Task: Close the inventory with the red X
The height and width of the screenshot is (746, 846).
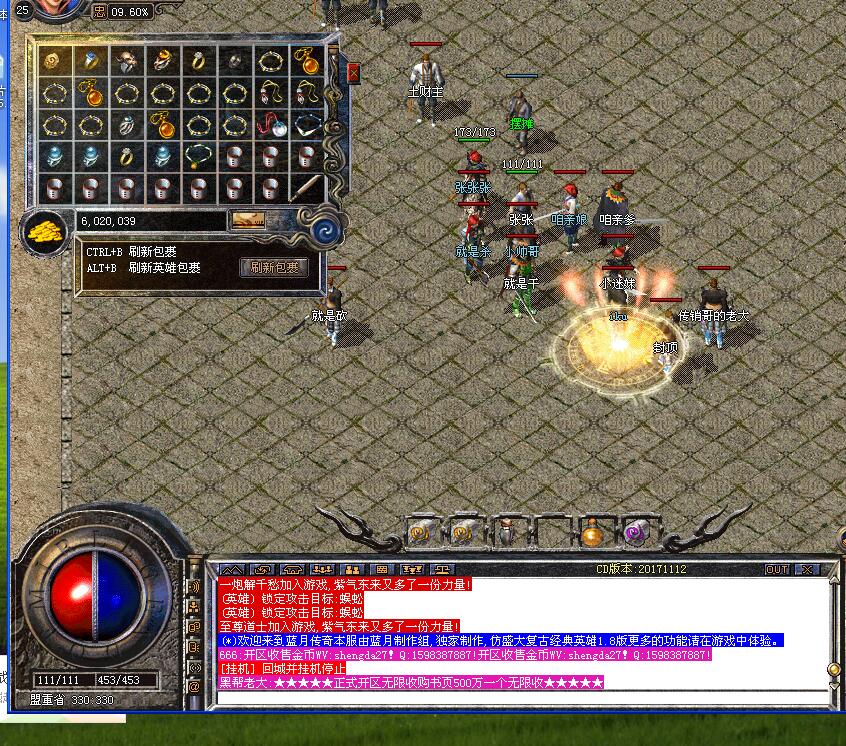Action: click(x=353, y=73)
